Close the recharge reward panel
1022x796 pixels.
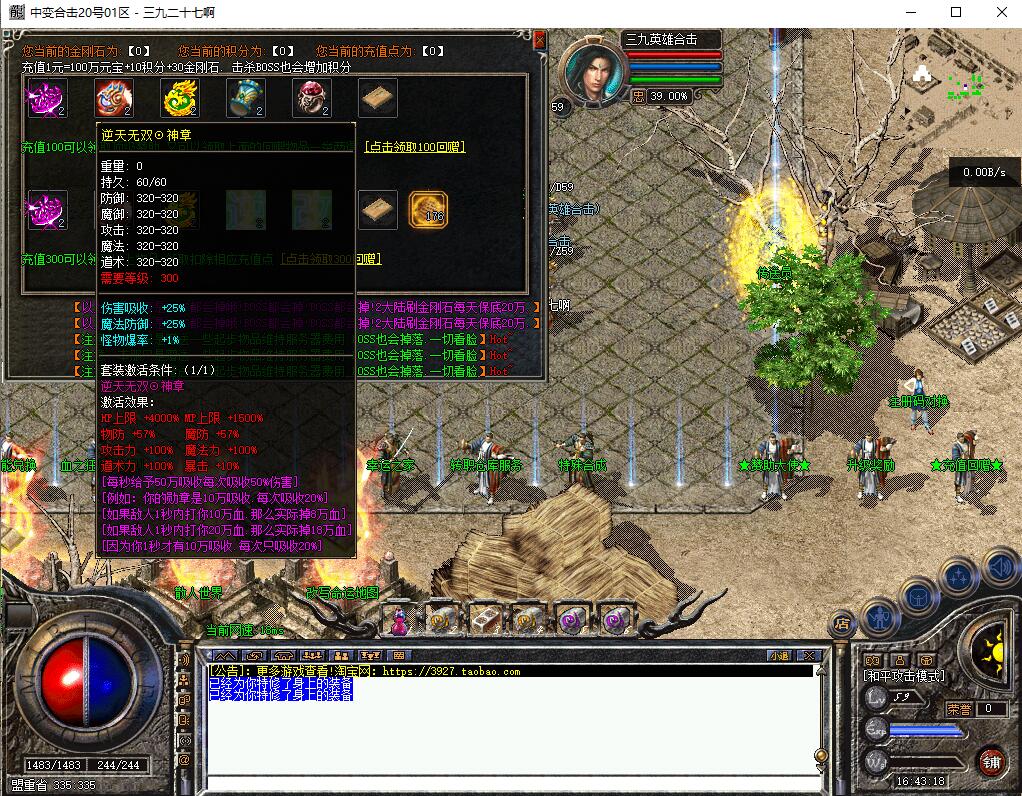[540, 39]
